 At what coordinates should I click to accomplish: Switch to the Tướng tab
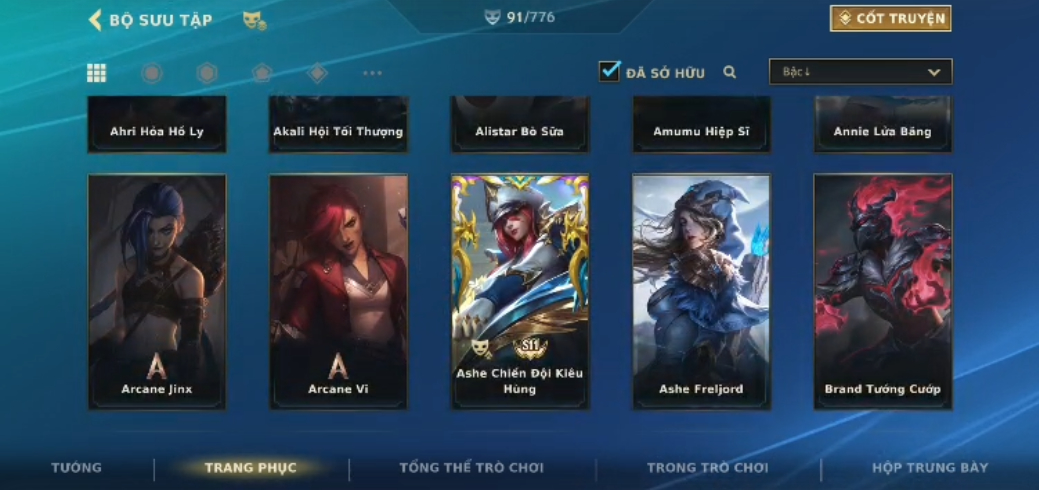[77, 468]
